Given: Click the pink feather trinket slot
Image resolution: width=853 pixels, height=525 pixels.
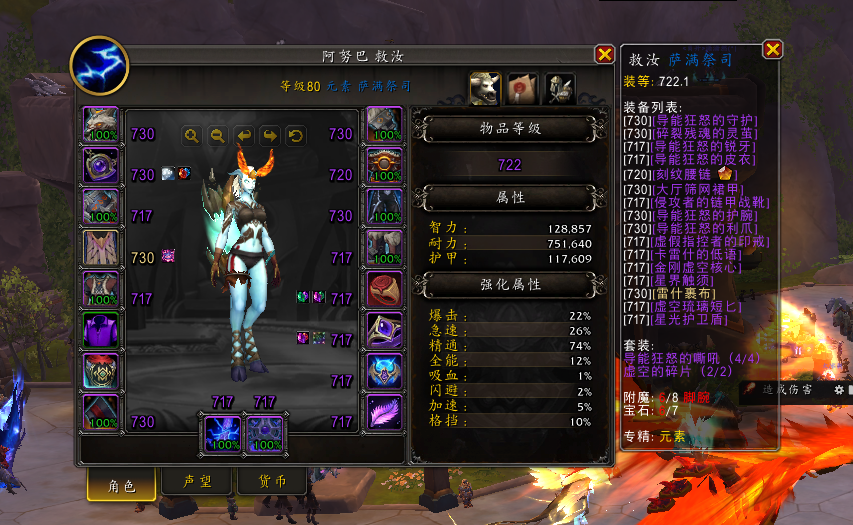Looking at the screenshot, I should (385, 412).
